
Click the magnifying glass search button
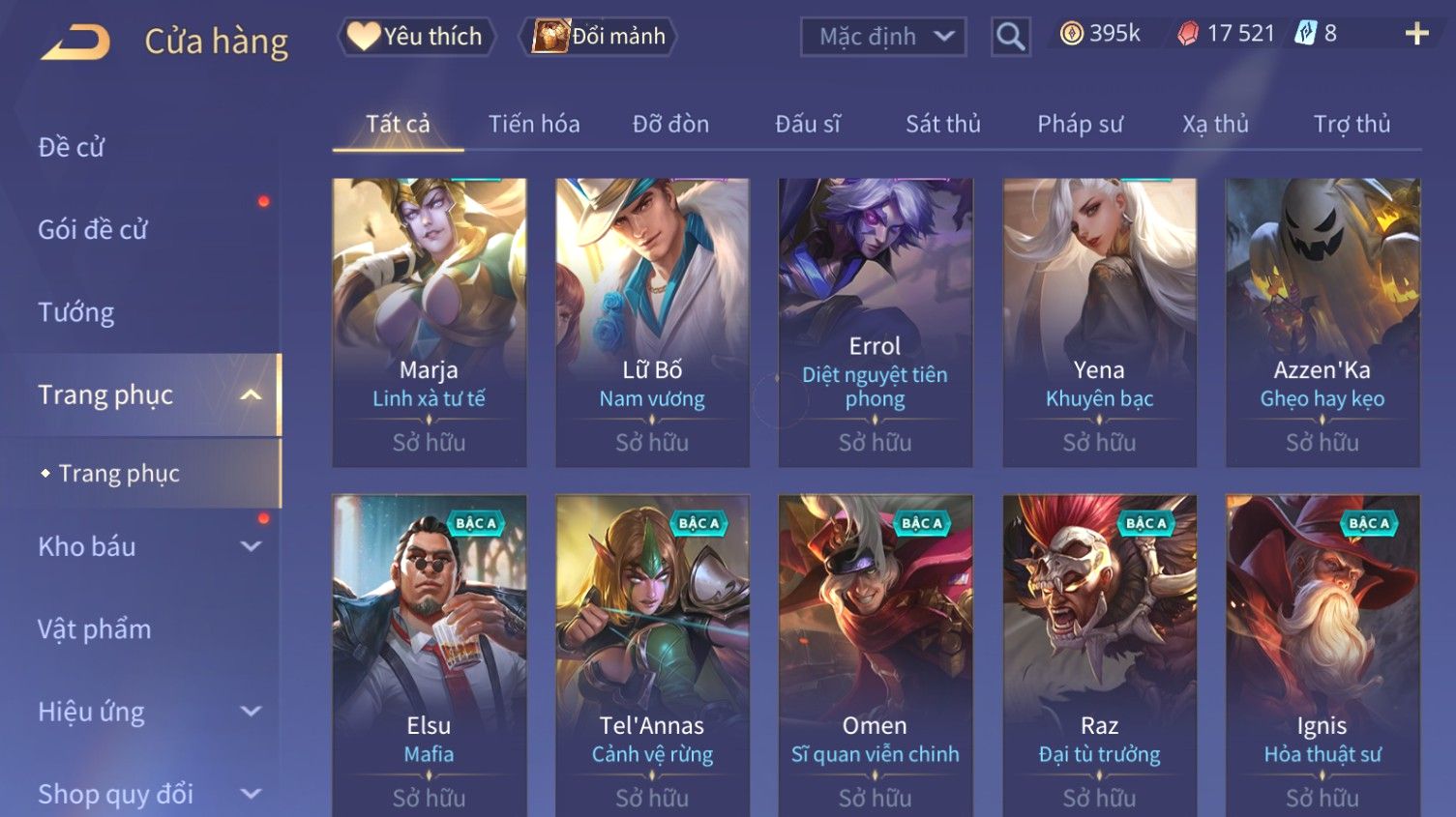(x=1010, y=37)
